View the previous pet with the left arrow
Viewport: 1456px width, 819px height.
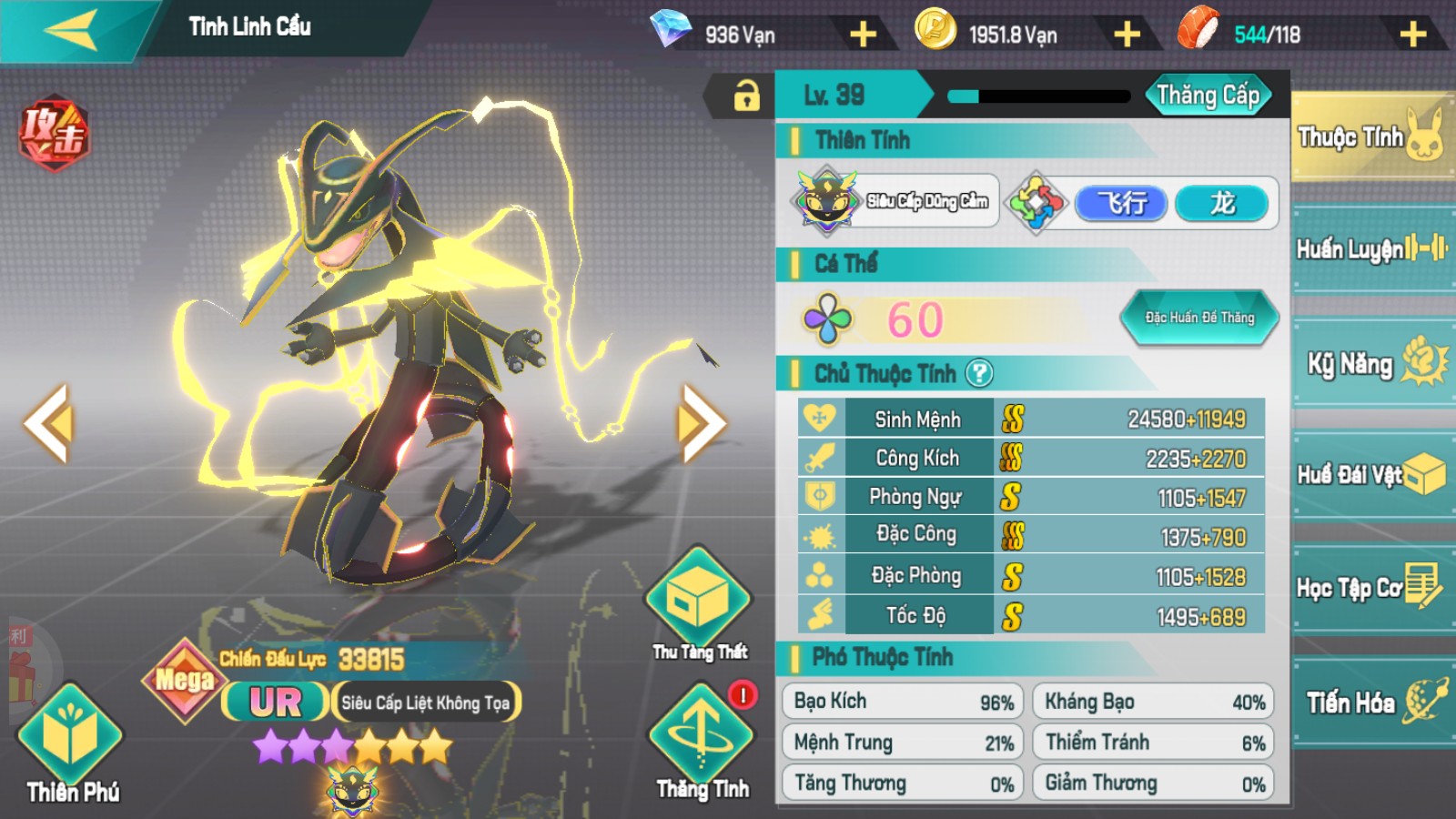click(47, 423)
